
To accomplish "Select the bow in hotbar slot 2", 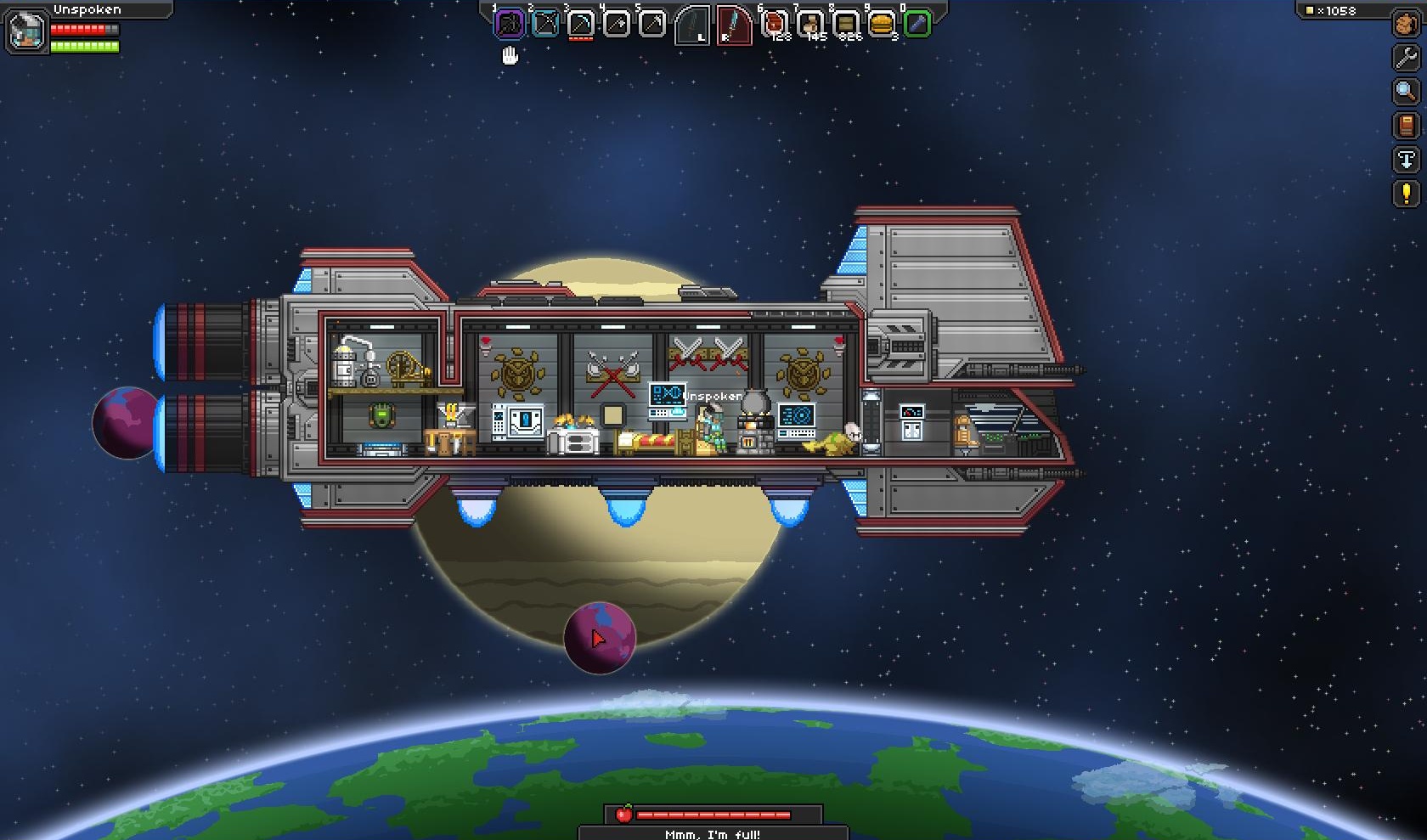I will pyautogui.click(x=545, y=24).
